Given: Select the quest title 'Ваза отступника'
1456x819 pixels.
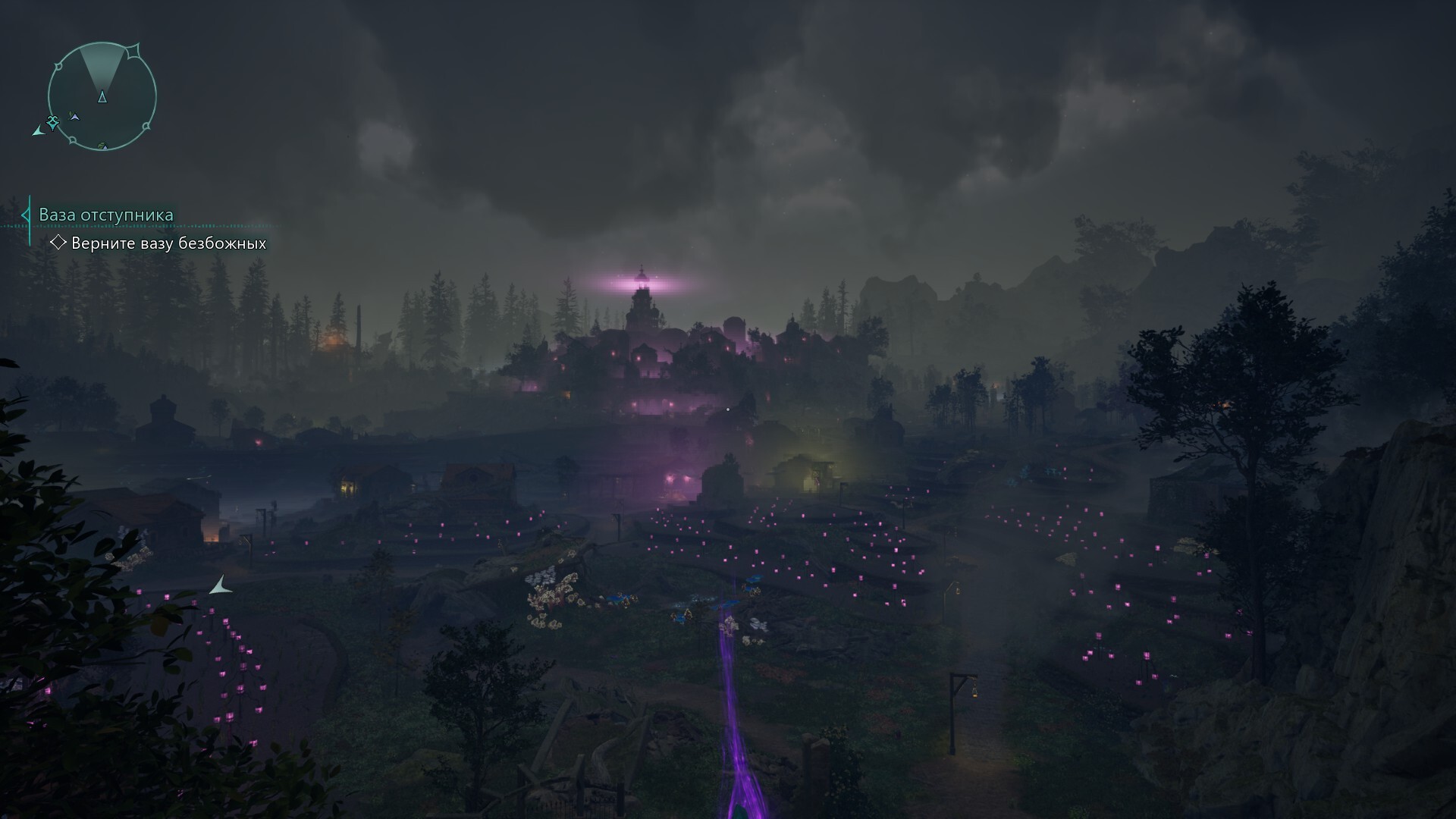Looking at the screenshot, I should click(106, 215).
